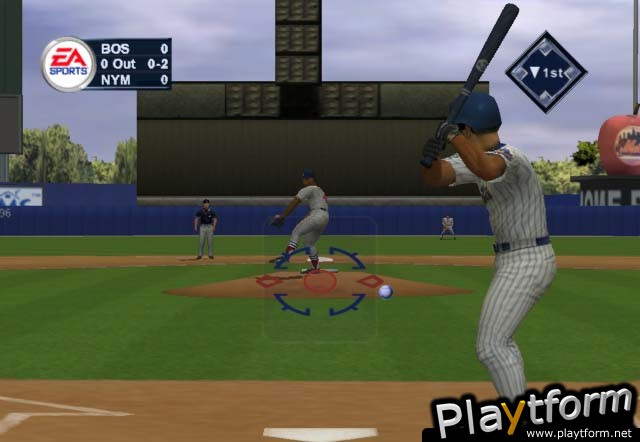
Task: Click the batting aim cursor circle
Action: tap(319, 281)
